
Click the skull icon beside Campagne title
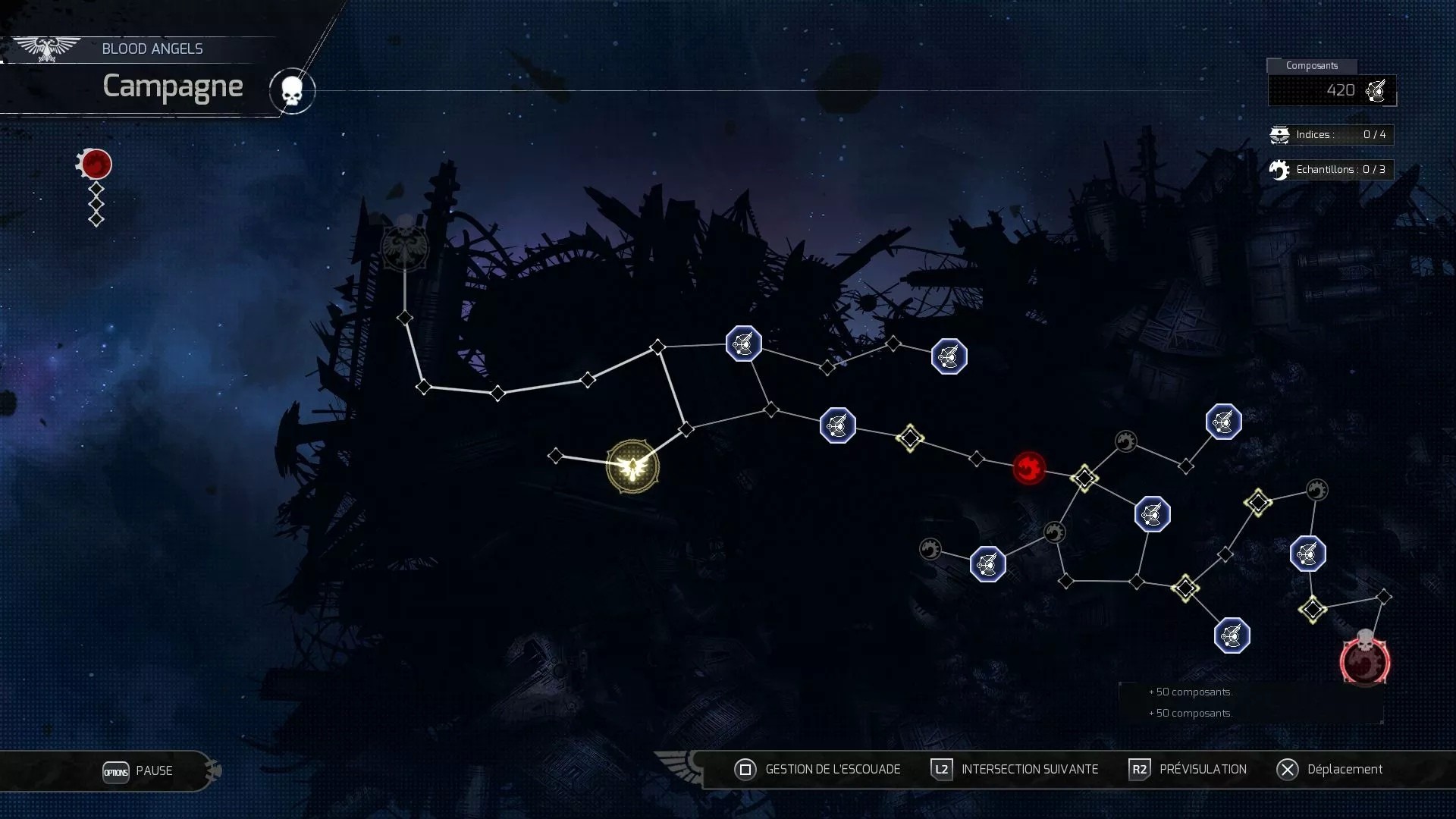(292, 90)
